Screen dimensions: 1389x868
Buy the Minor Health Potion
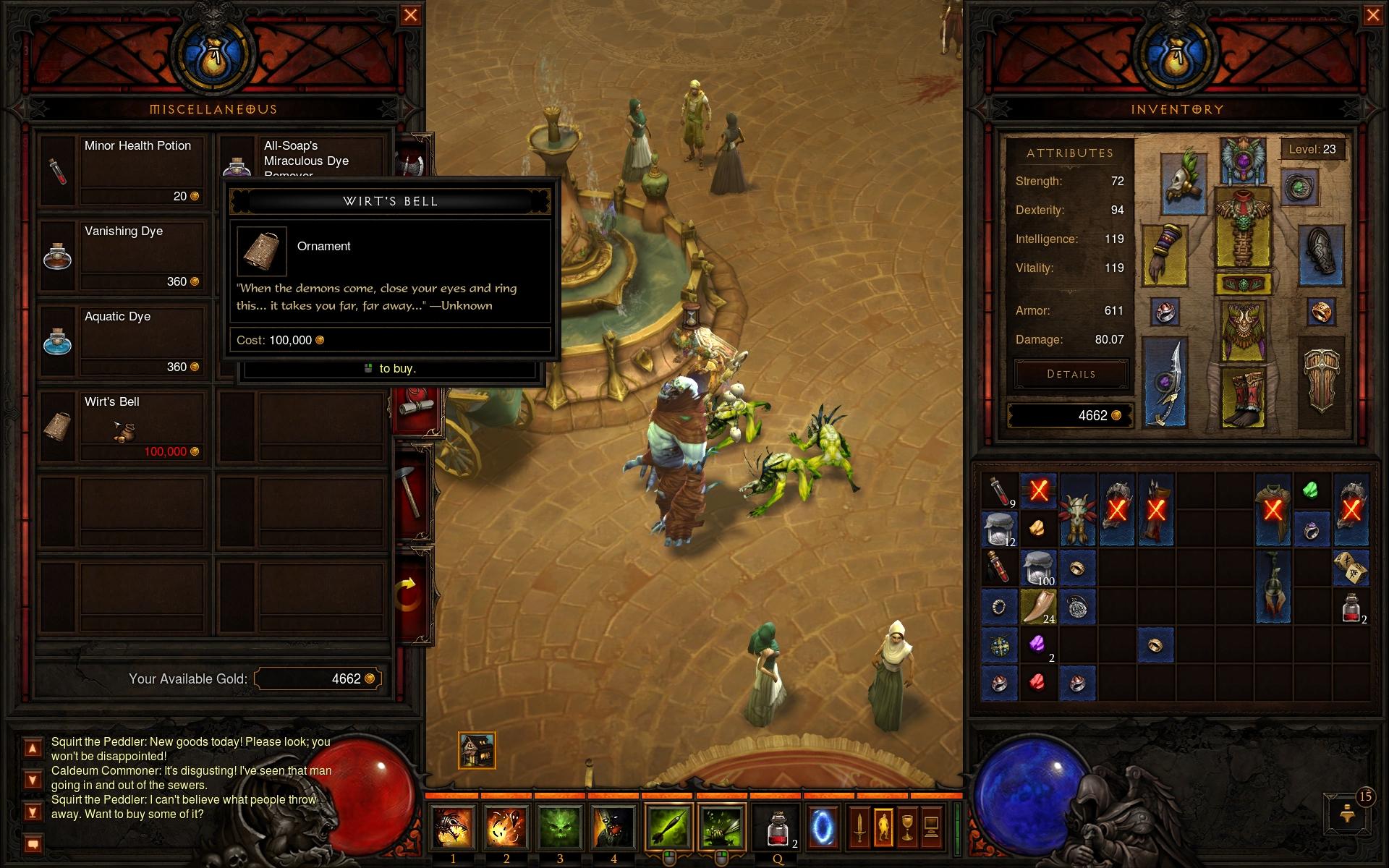point(123,171)
